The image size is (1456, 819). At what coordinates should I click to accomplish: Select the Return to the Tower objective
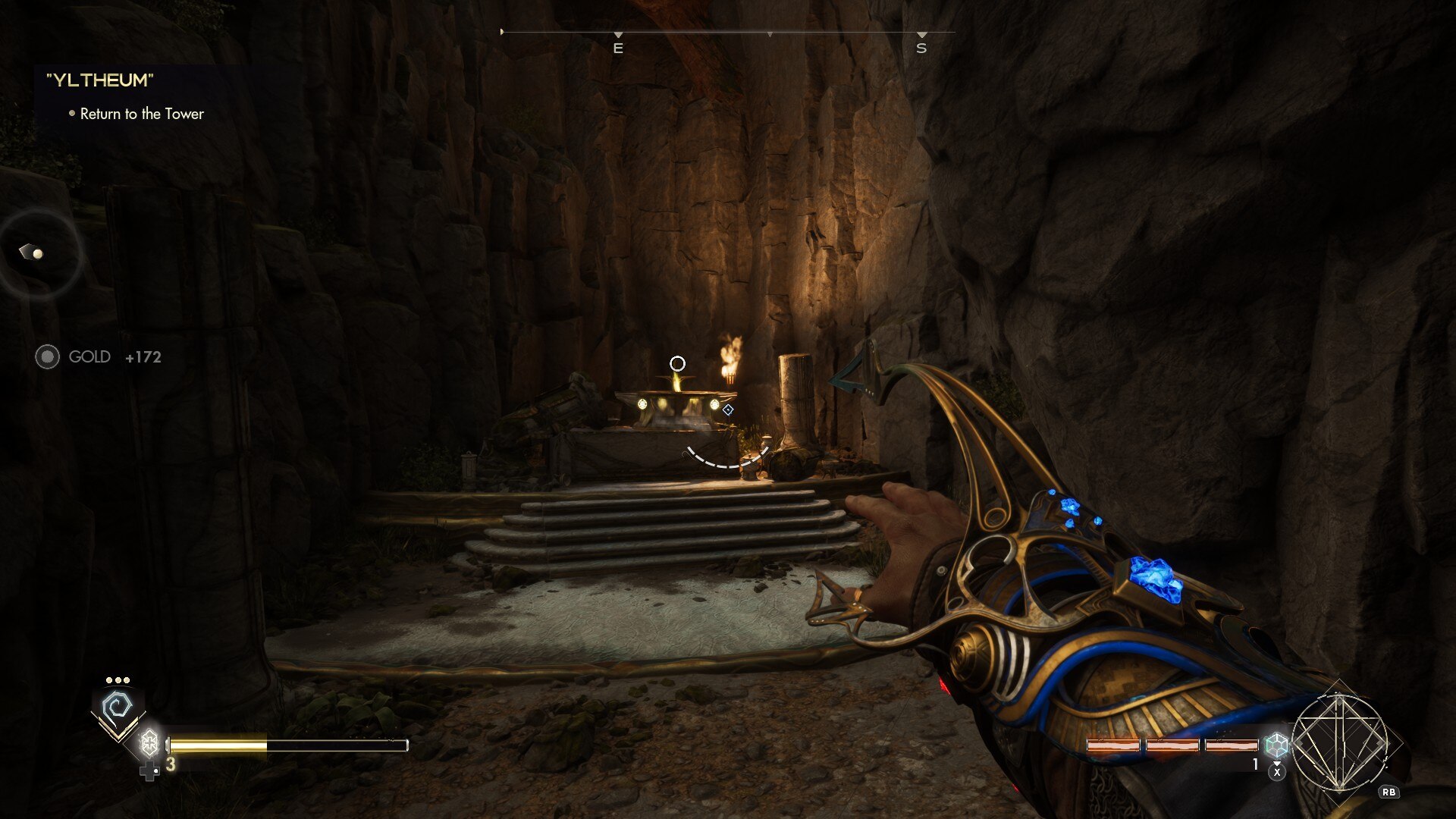tap(142, 114)
